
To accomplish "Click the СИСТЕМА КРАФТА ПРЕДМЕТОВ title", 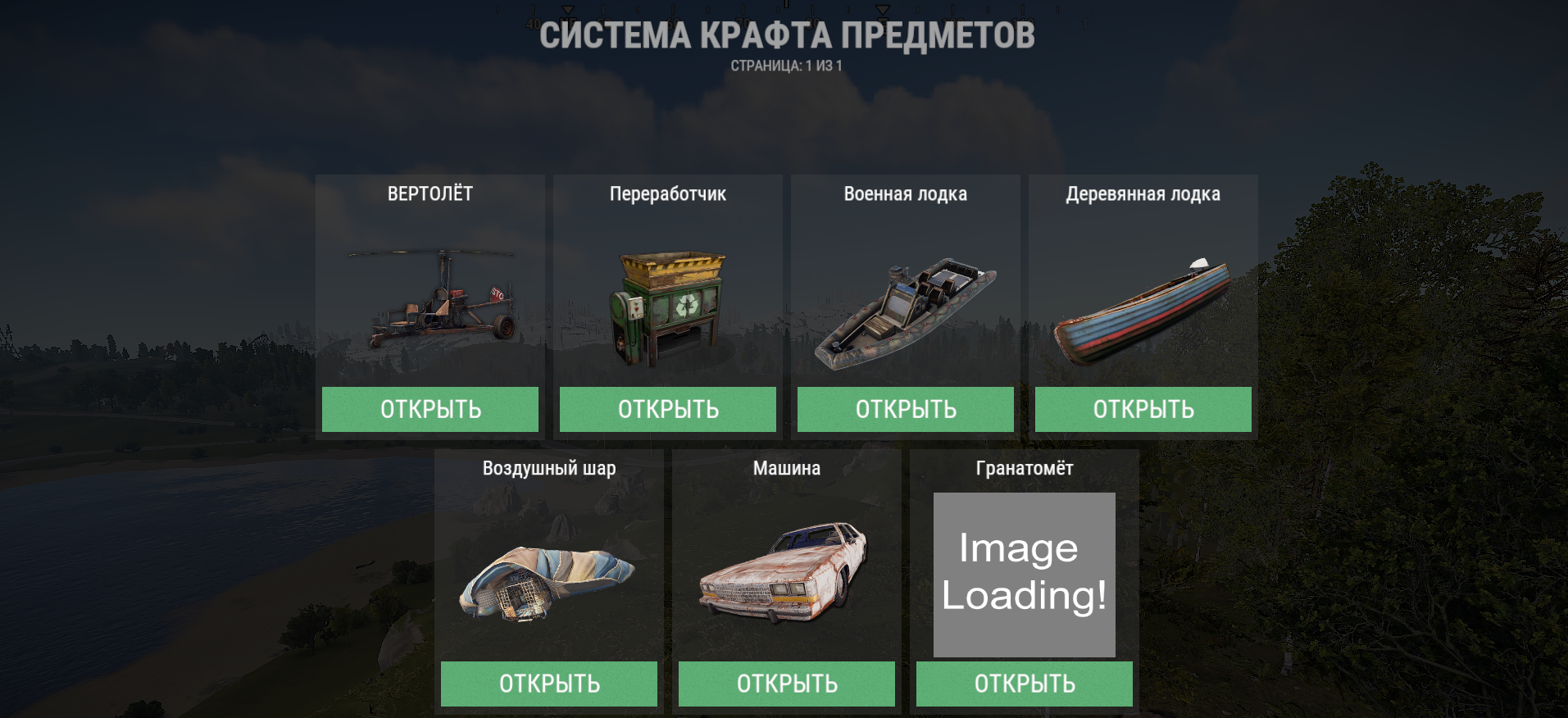I will click(x=785, y=36).
